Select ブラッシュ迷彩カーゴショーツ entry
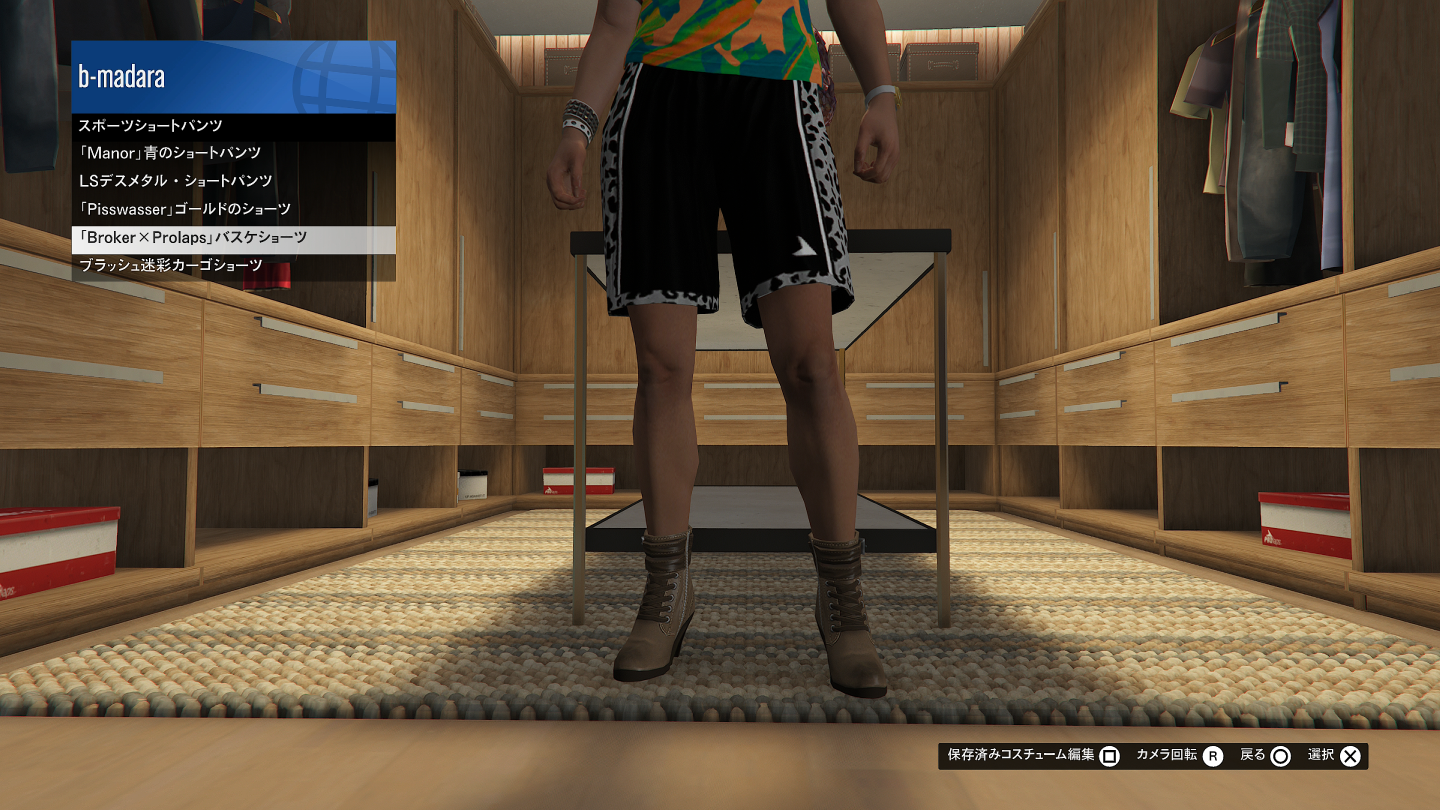 [x=233, y=265]
